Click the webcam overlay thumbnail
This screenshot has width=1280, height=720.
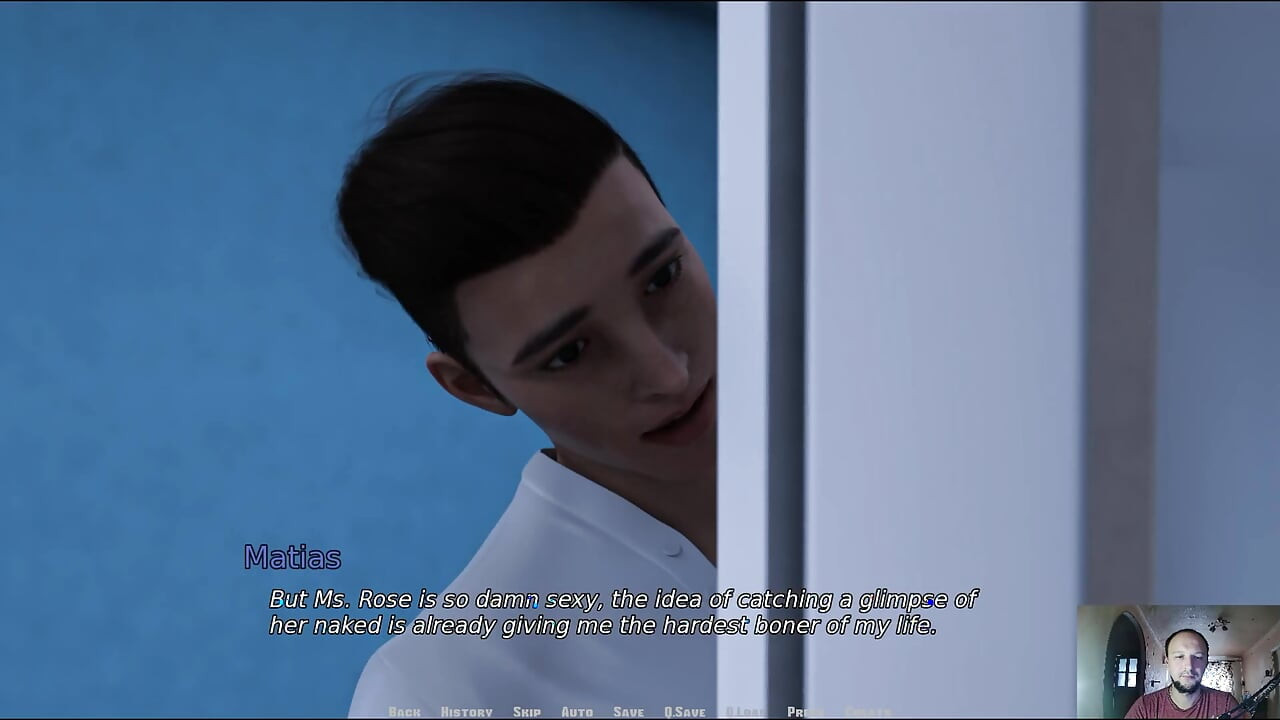tap(1180, 660)
